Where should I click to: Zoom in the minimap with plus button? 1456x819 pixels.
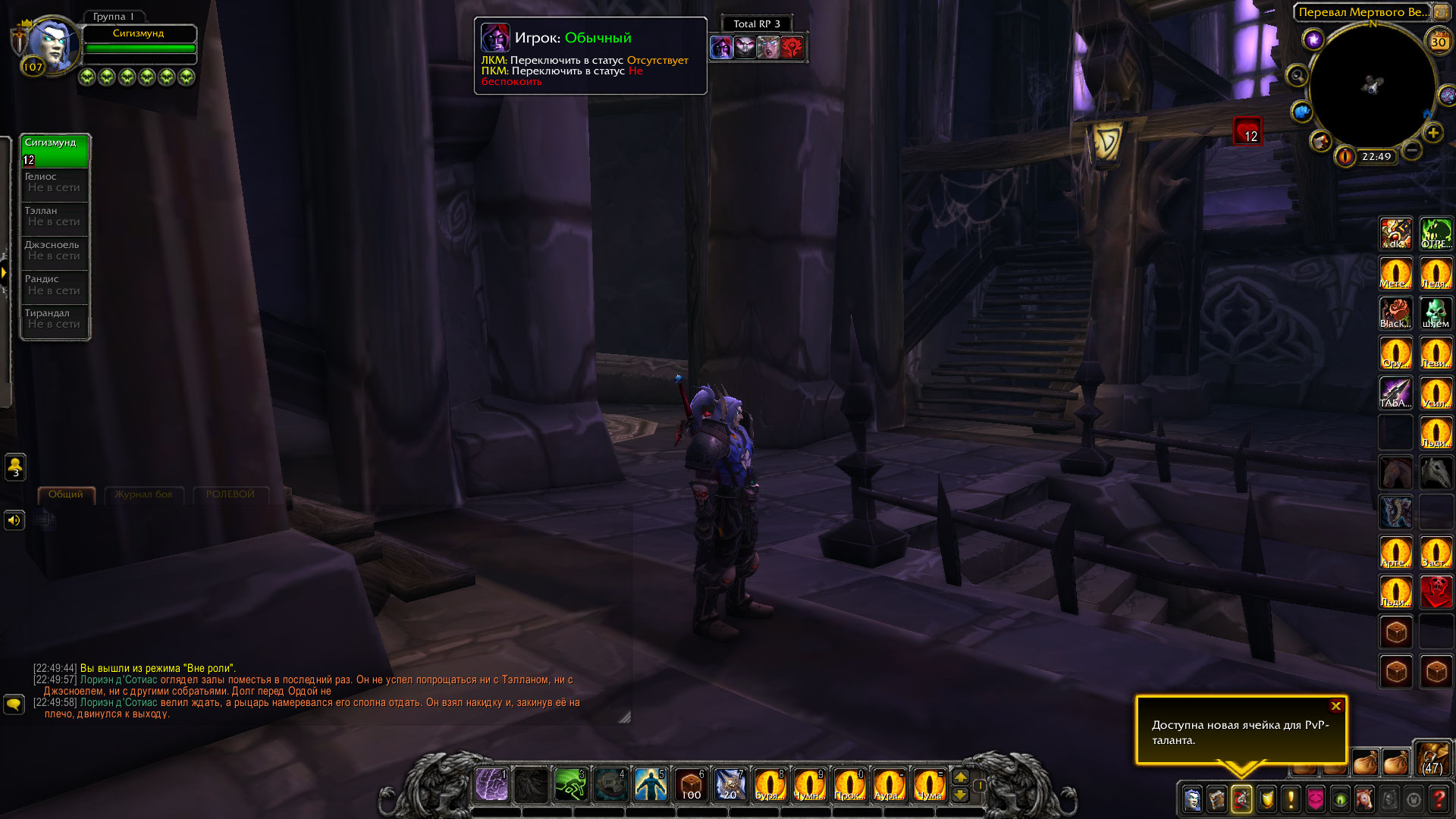pos(1432,133)
